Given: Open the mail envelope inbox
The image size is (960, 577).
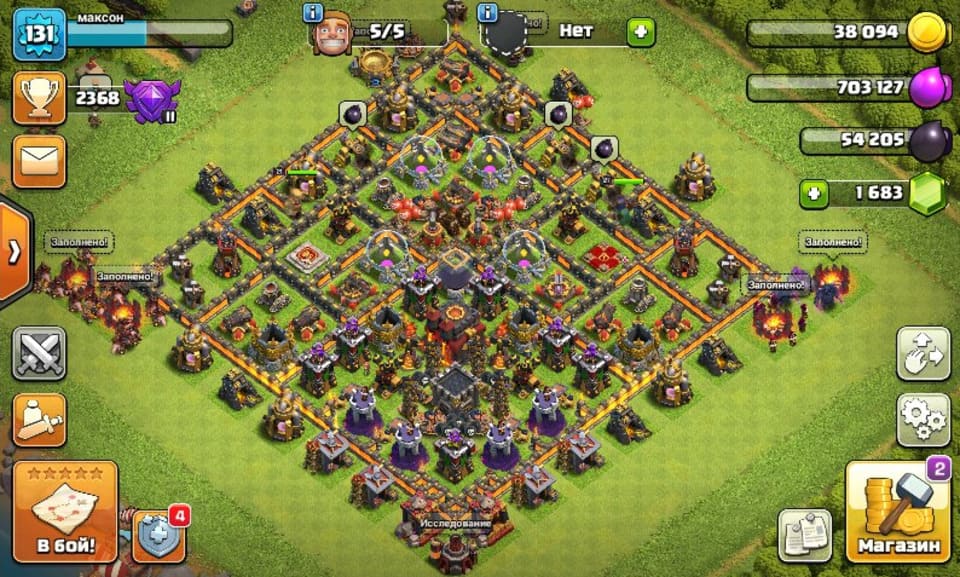Looking at the screenshot, I should (39, 161).
